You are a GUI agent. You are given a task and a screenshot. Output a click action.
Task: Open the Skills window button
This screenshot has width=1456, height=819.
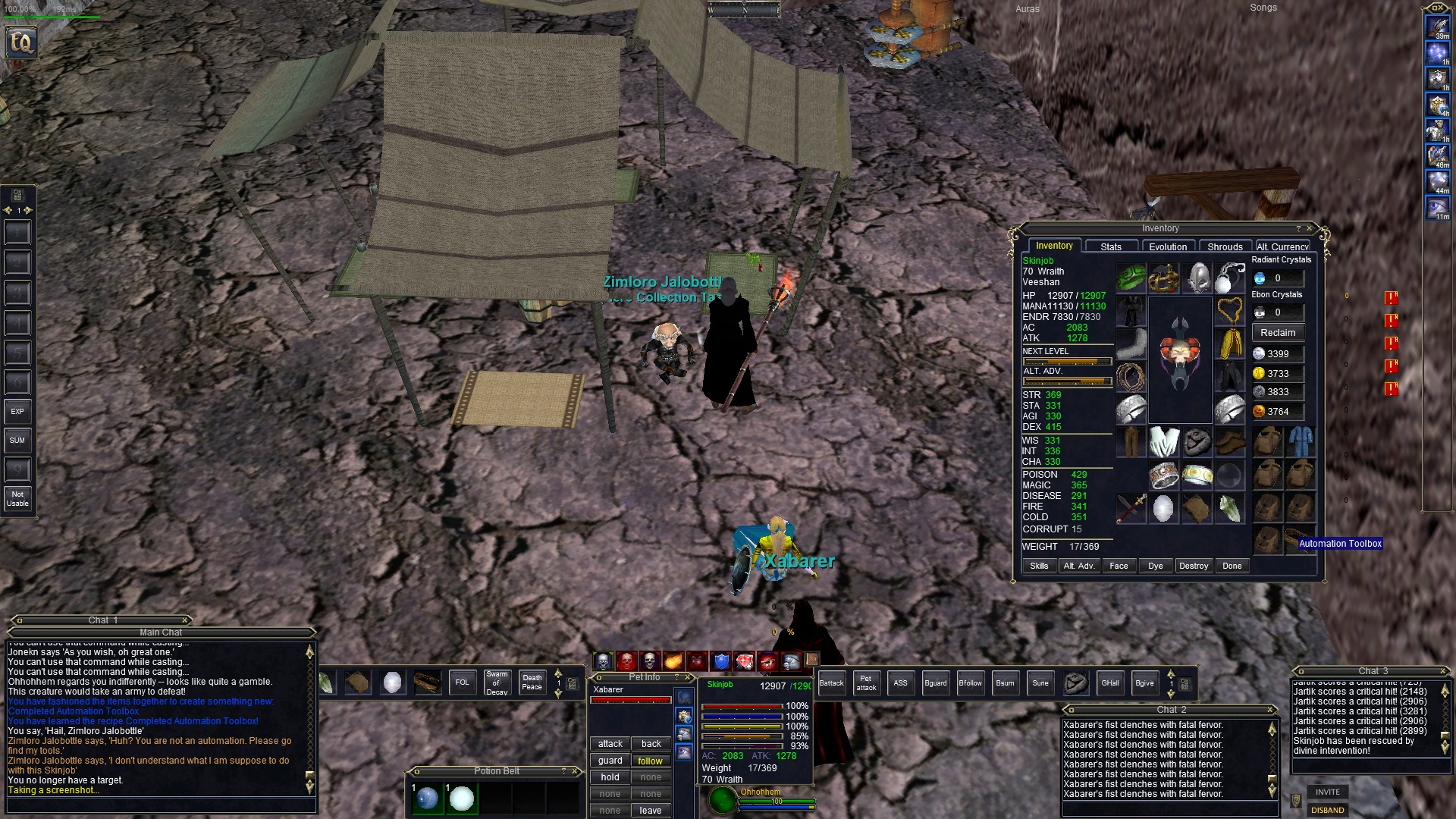[x=1039, y=566]
